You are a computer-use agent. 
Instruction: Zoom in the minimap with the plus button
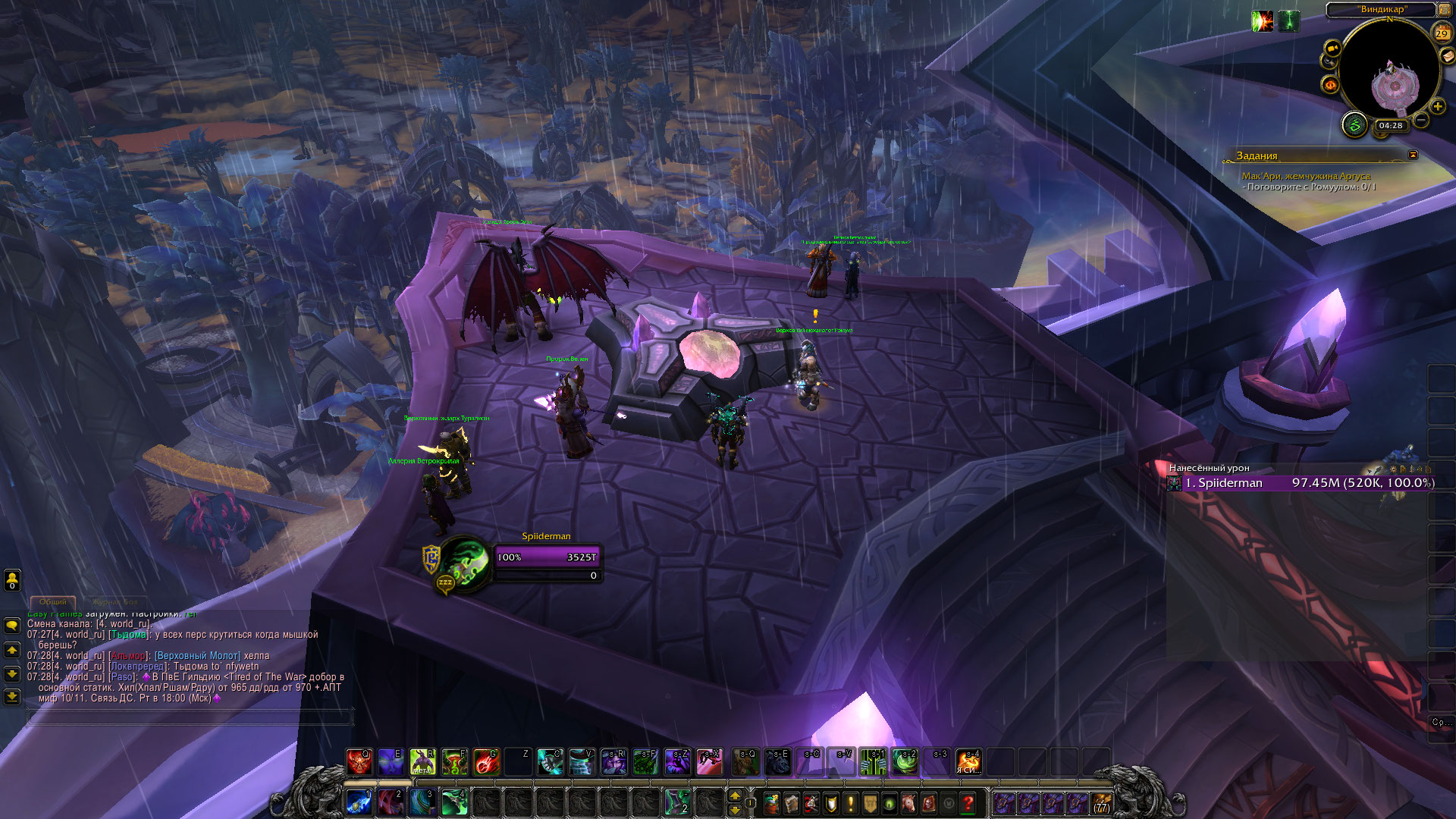tap(1438, 107)
